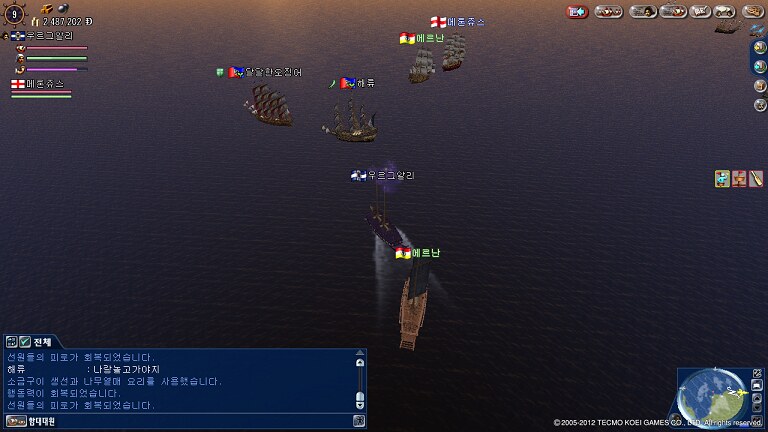Click the ship's wheel level 9 icon
Screen dimensions: 768x432
(14, 13)
